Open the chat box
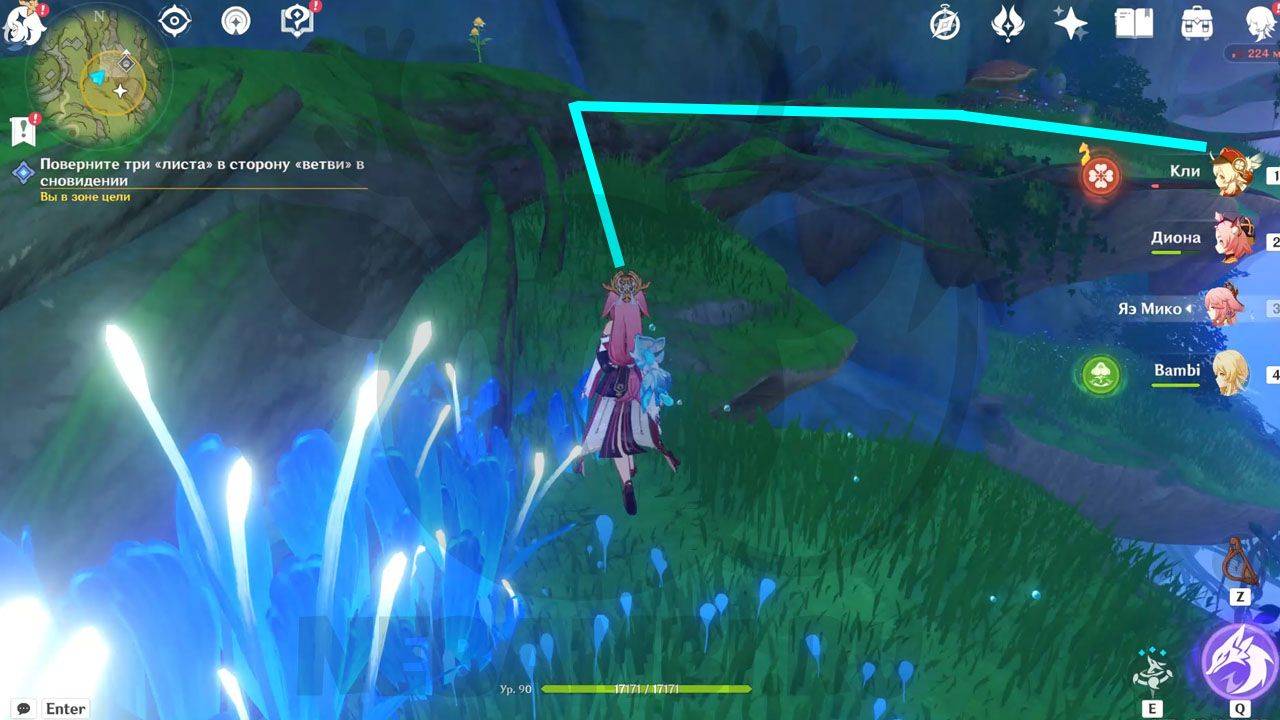1280x720 pixels. (24, 708)
